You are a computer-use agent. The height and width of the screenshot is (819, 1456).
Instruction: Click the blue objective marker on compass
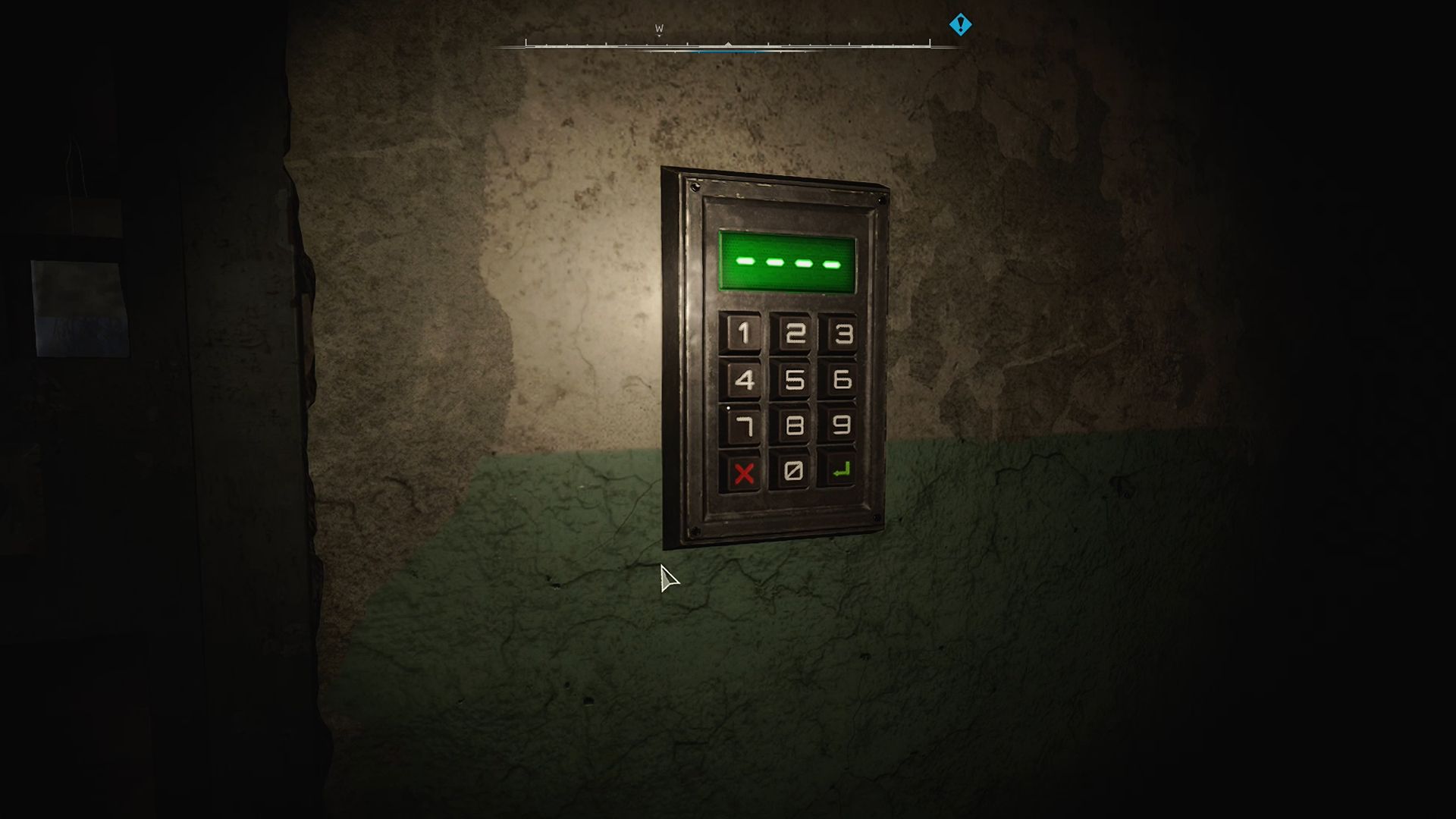[960, 25]
